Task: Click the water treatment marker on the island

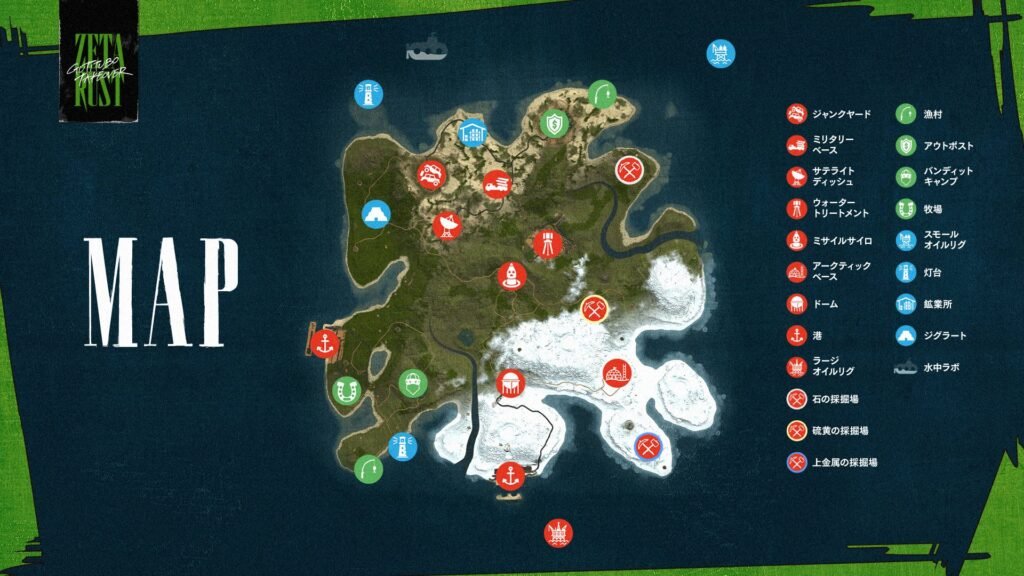Action: (x=547, y=242)
